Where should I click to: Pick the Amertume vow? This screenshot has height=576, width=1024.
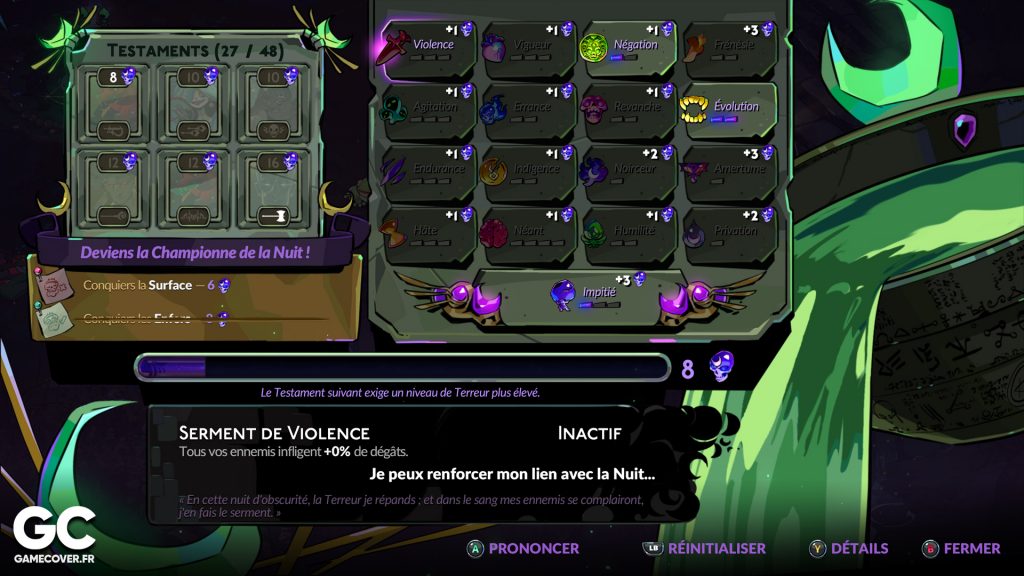[728, 172]
